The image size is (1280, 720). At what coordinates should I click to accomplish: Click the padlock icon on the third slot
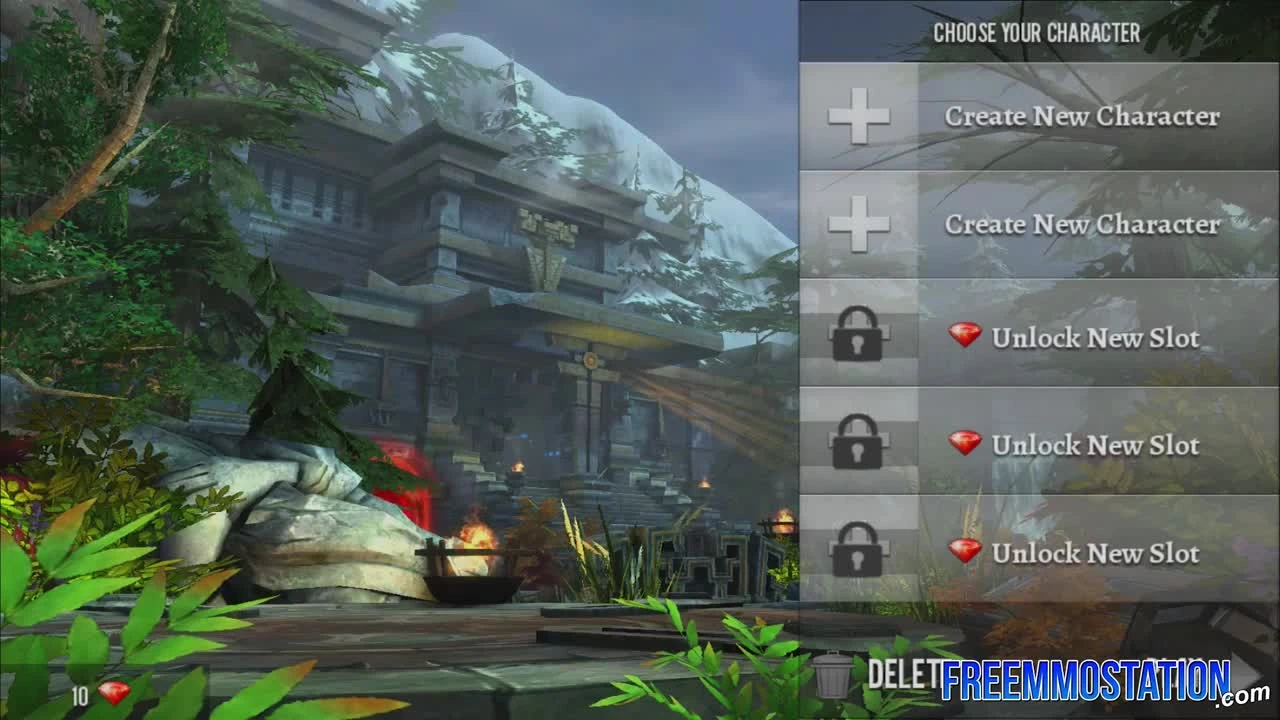860,333
